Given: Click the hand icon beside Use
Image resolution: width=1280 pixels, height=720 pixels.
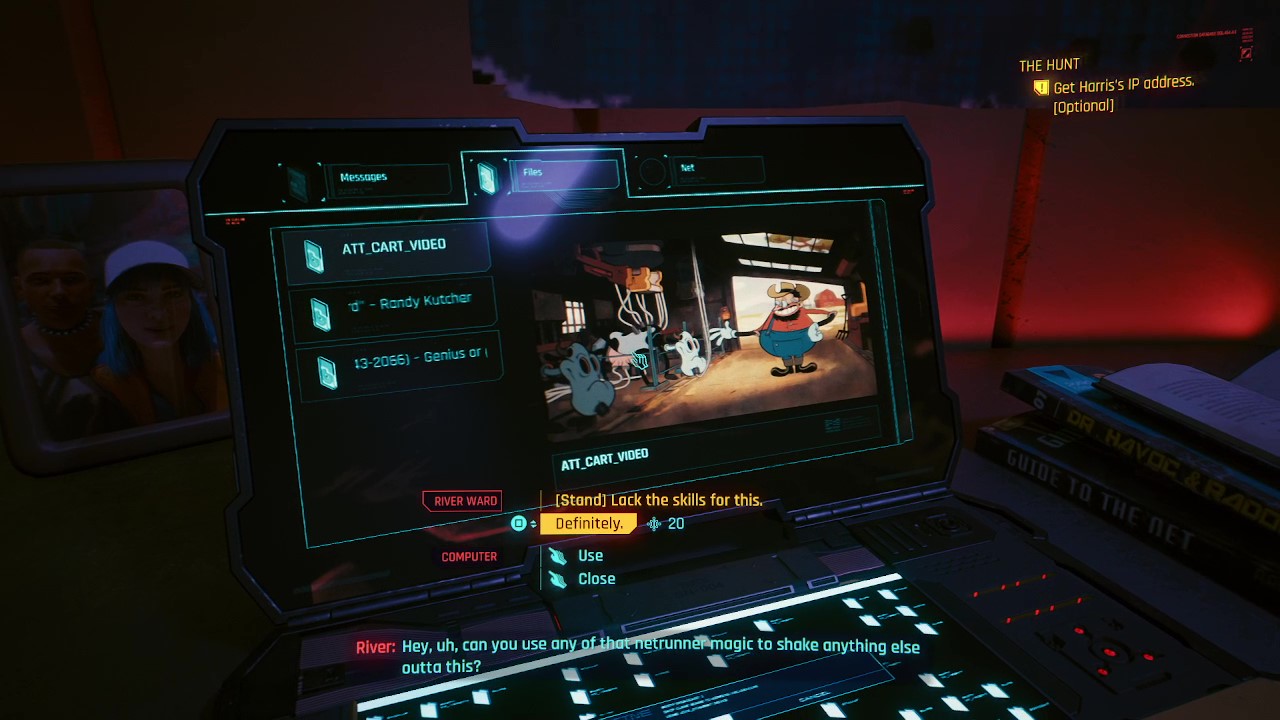Looking at the screenshot, I should point(559,555).
